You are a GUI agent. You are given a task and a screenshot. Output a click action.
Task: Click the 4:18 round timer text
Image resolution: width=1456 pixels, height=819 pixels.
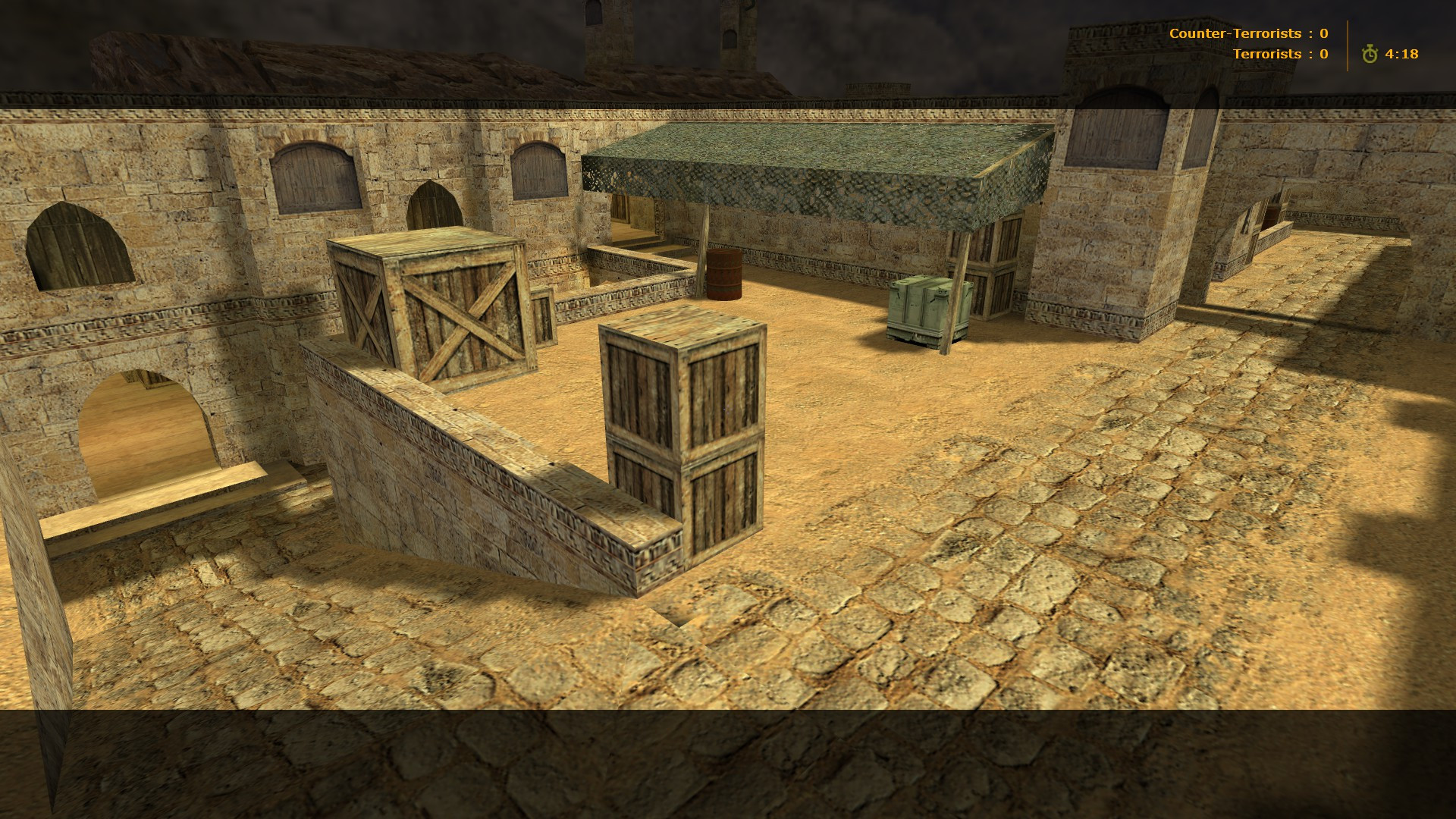click(1403, 53)
